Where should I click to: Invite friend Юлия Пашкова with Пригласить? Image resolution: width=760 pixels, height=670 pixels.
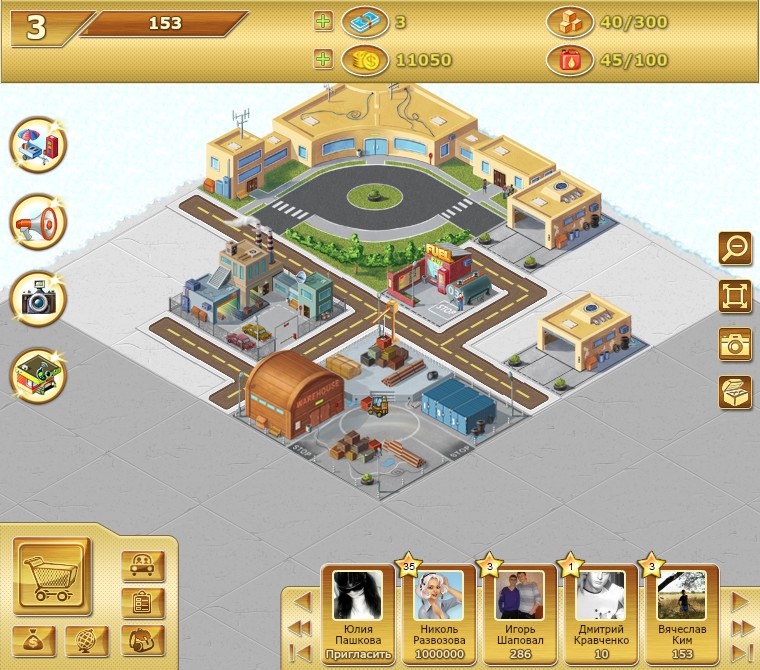[x=357, y=655]
